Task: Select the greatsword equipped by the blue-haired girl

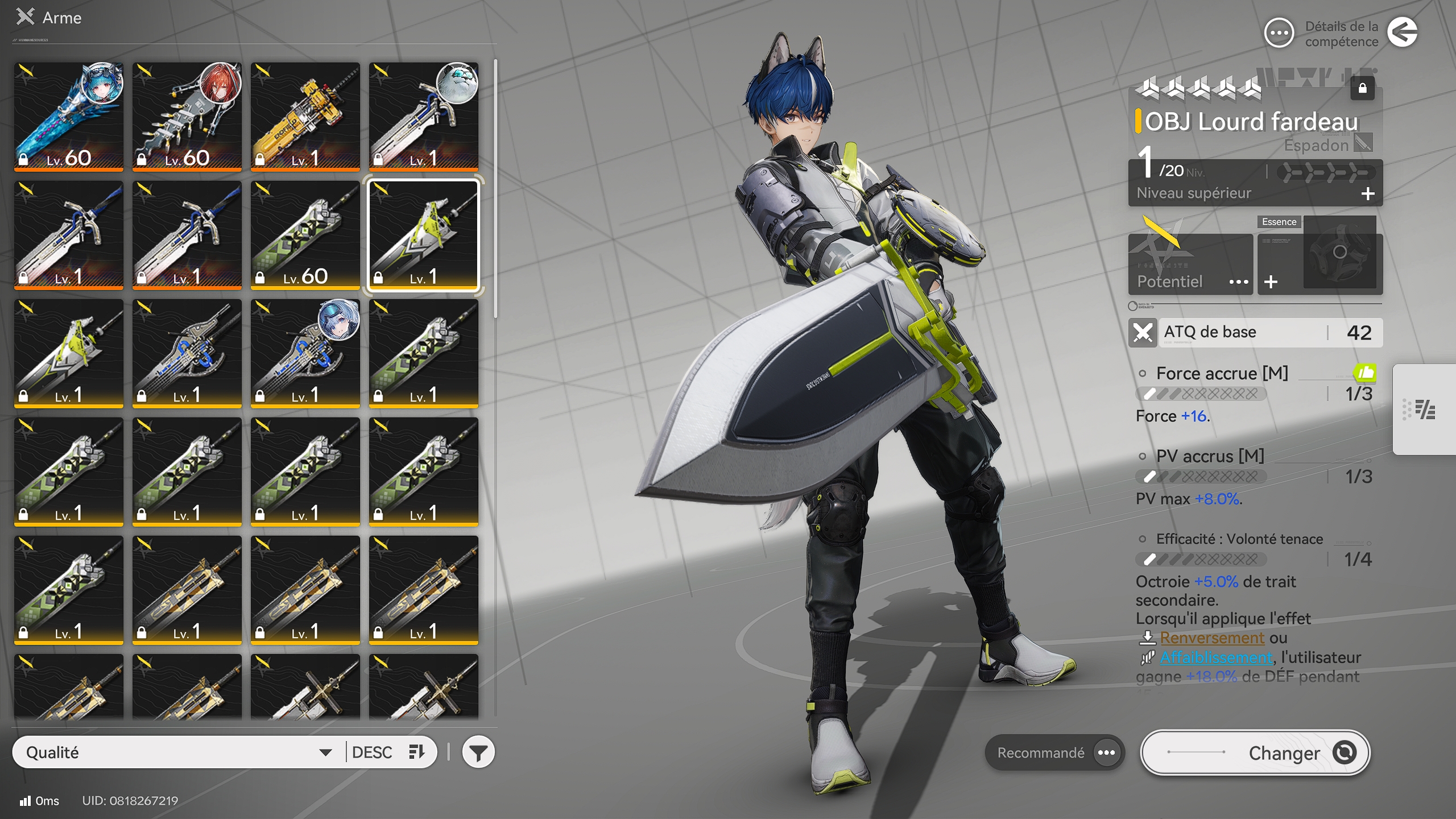Action: pos(305,353)
